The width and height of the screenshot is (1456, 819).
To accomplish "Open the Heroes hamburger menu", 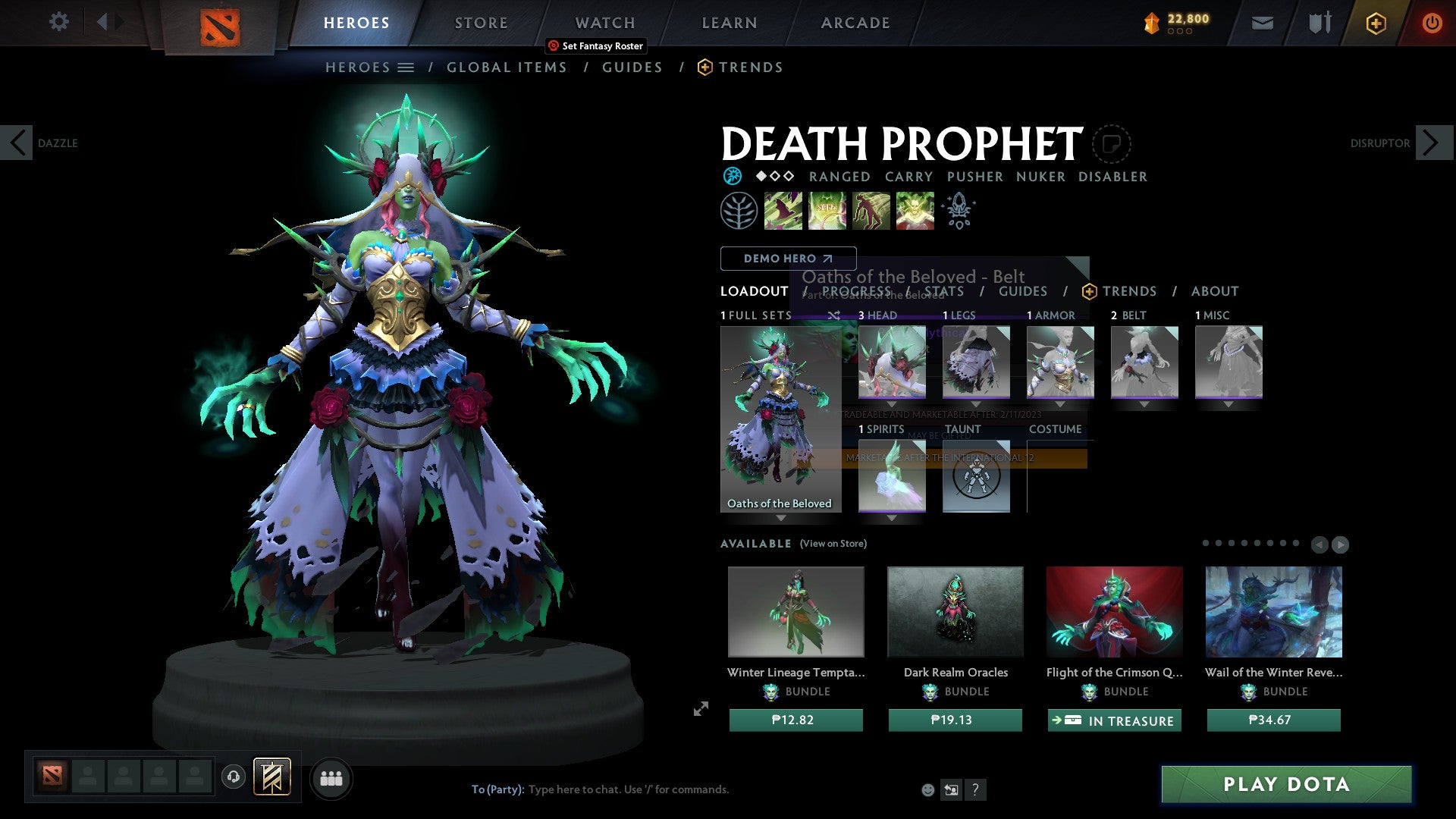I will point(407,67).
